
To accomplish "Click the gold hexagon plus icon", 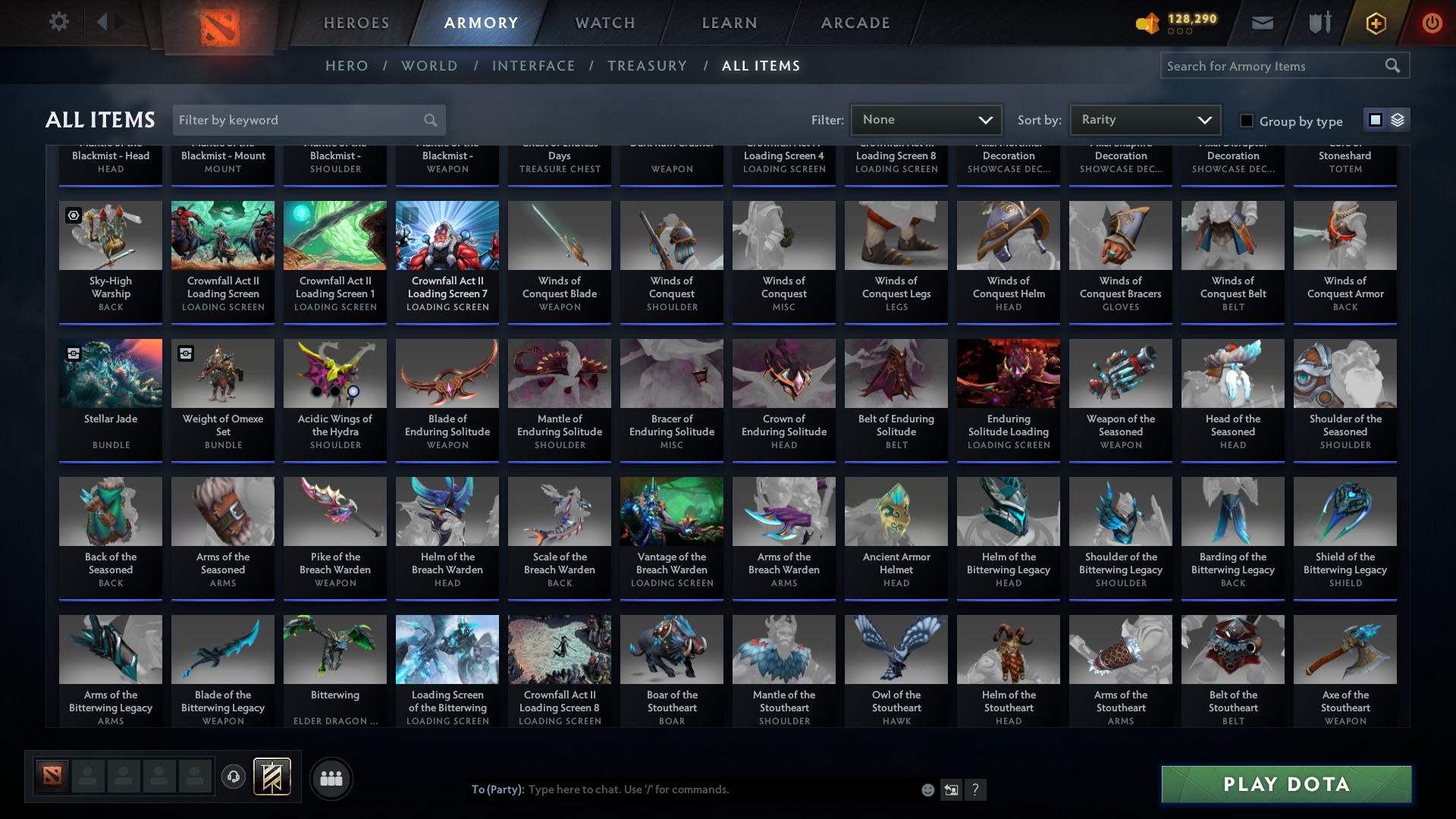I will 1376,23.
